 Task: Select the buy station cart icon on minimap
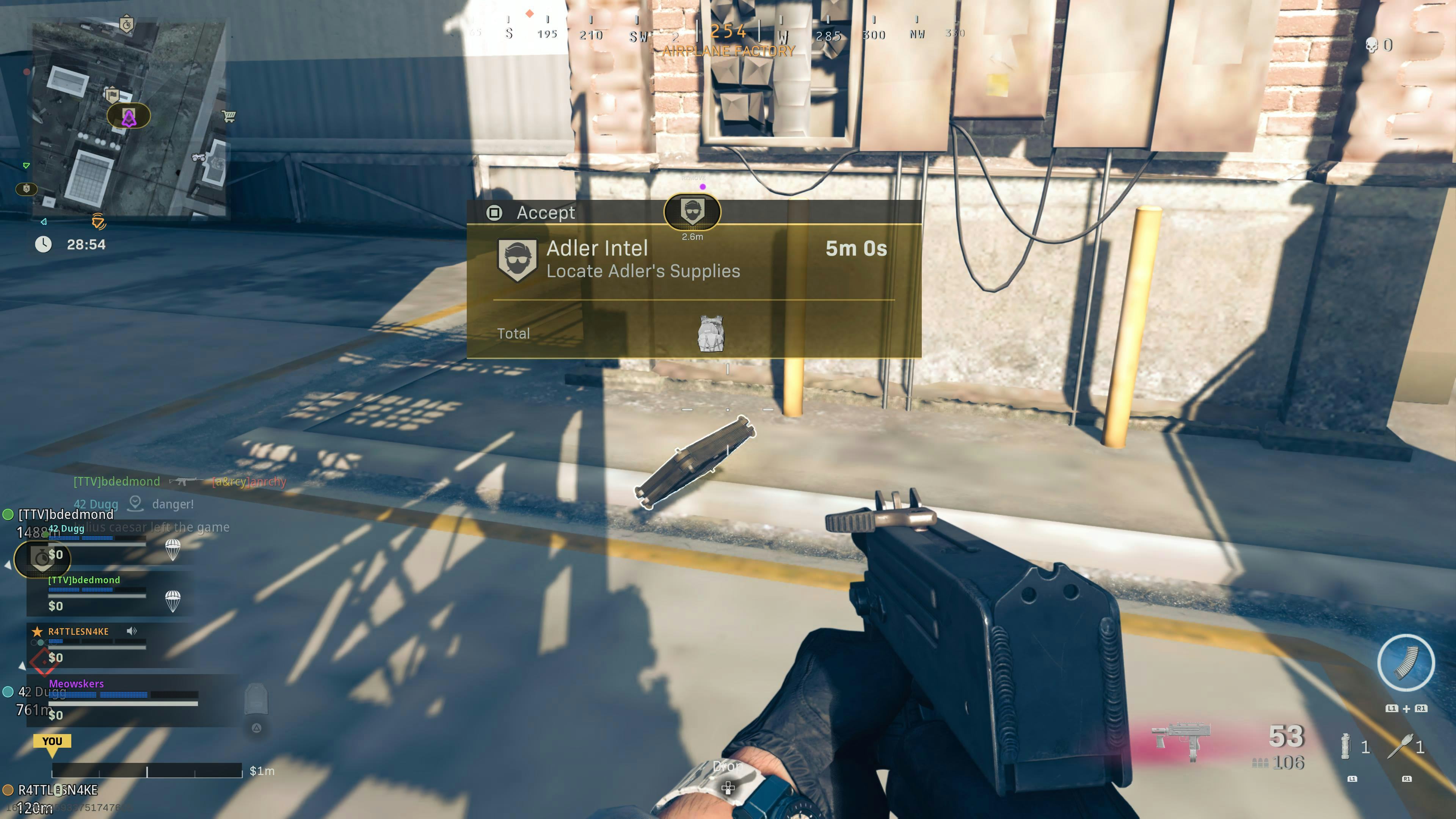[229, 116]
